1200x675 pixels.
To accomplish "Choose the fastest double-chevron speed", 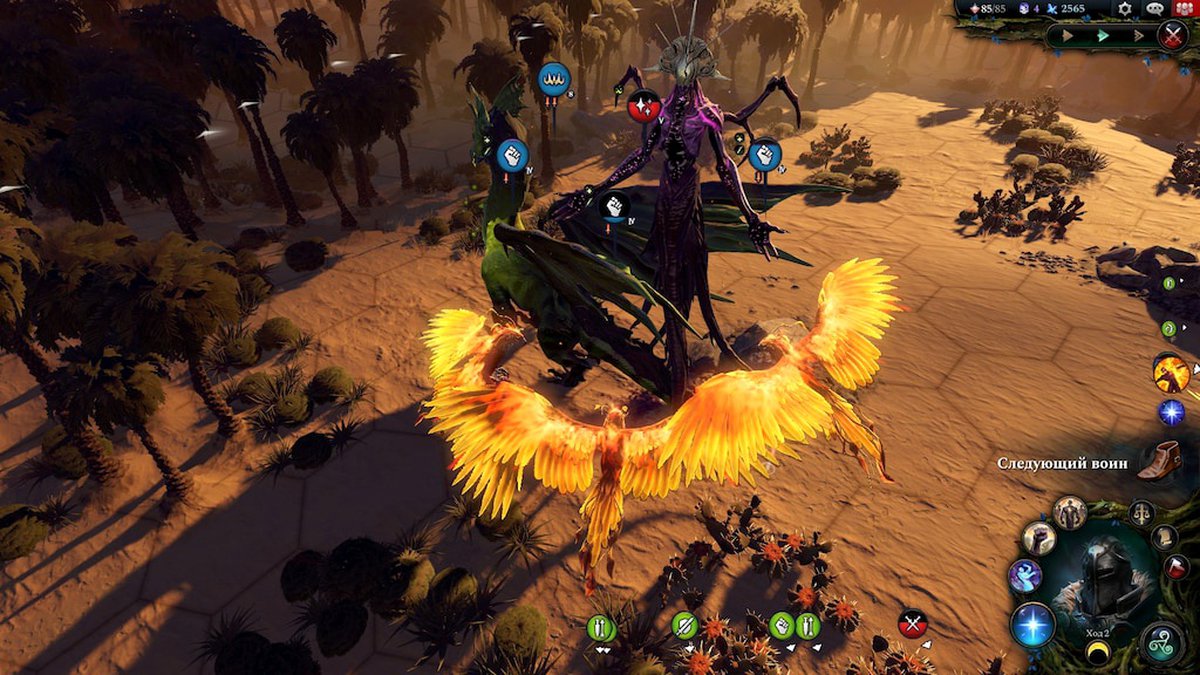I will 1140,36.
